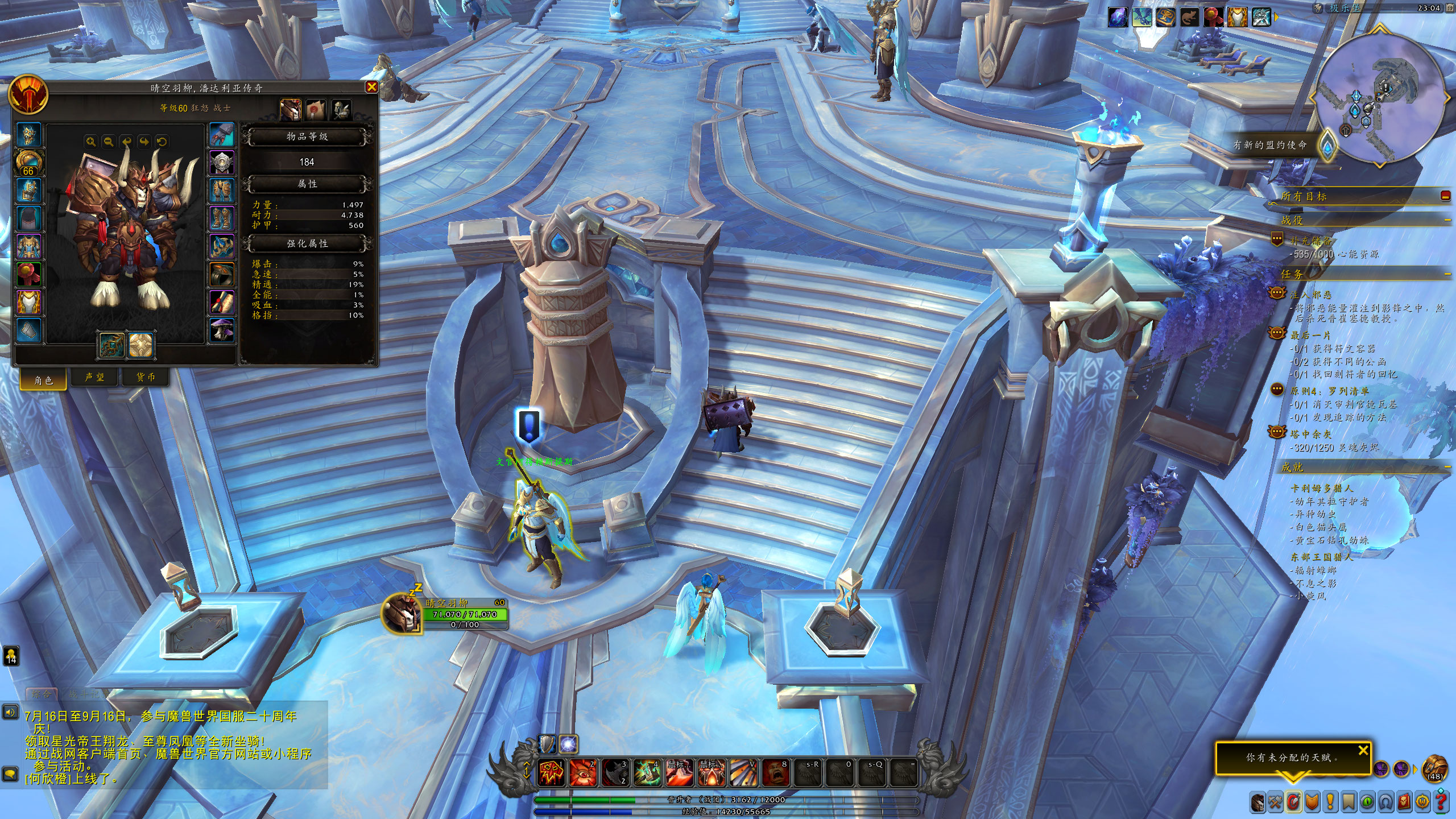1456x819 pixels.
Task: Select the mushroom trinket slot
Action: click(222, 330)
